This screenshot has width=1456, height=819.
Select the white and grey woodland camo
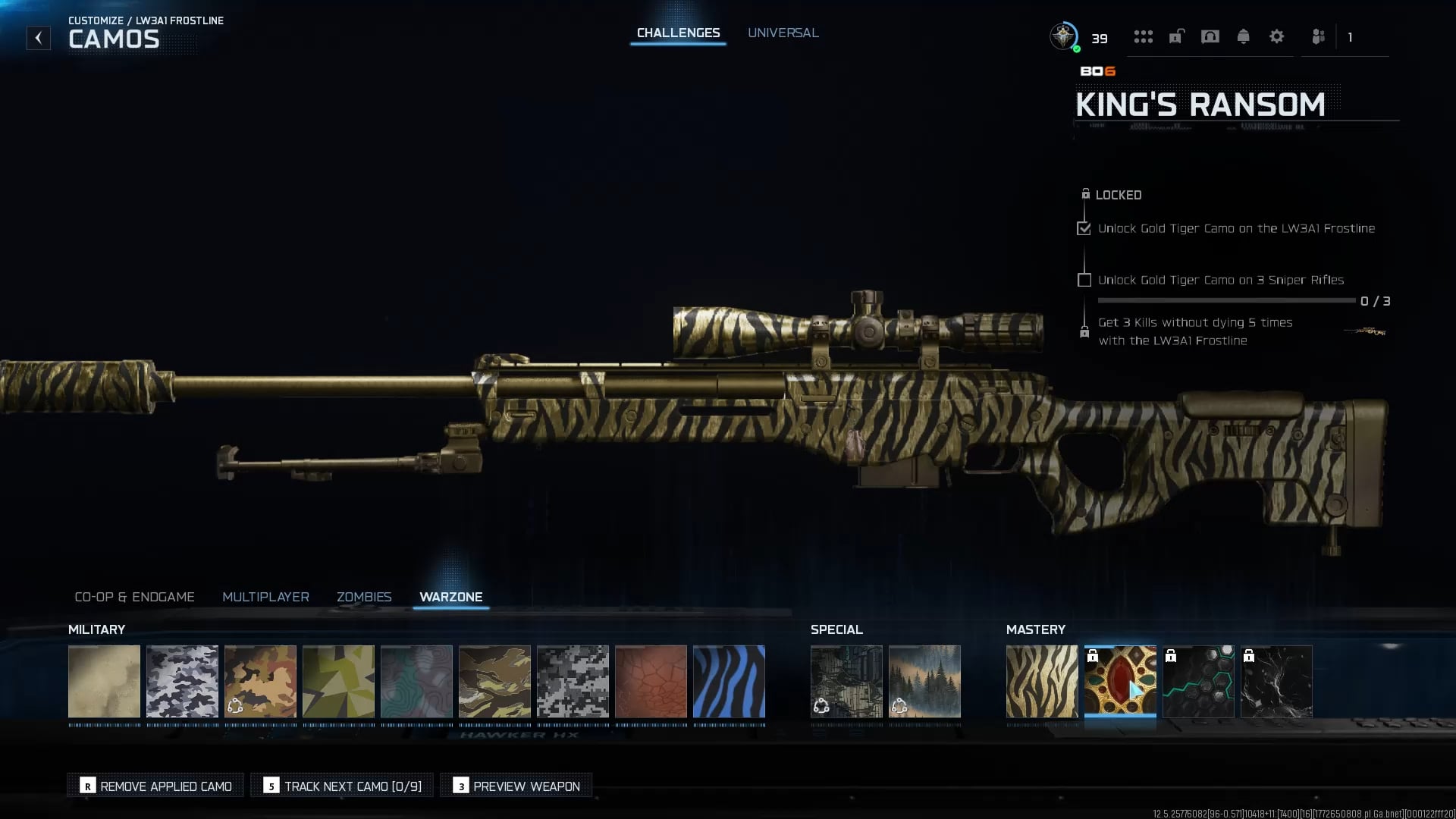182,681
